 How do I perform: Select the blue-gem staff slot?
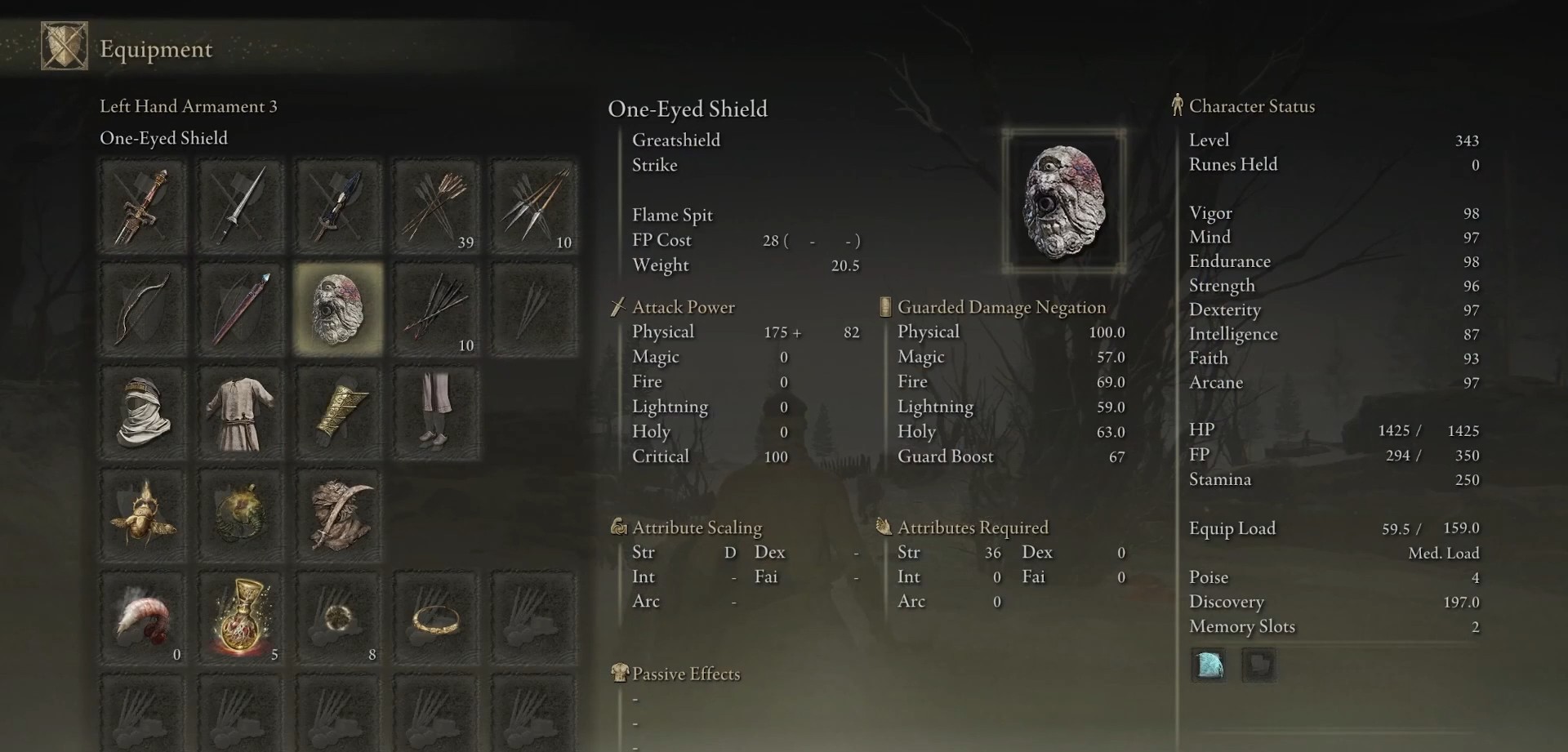coord(241,309)
